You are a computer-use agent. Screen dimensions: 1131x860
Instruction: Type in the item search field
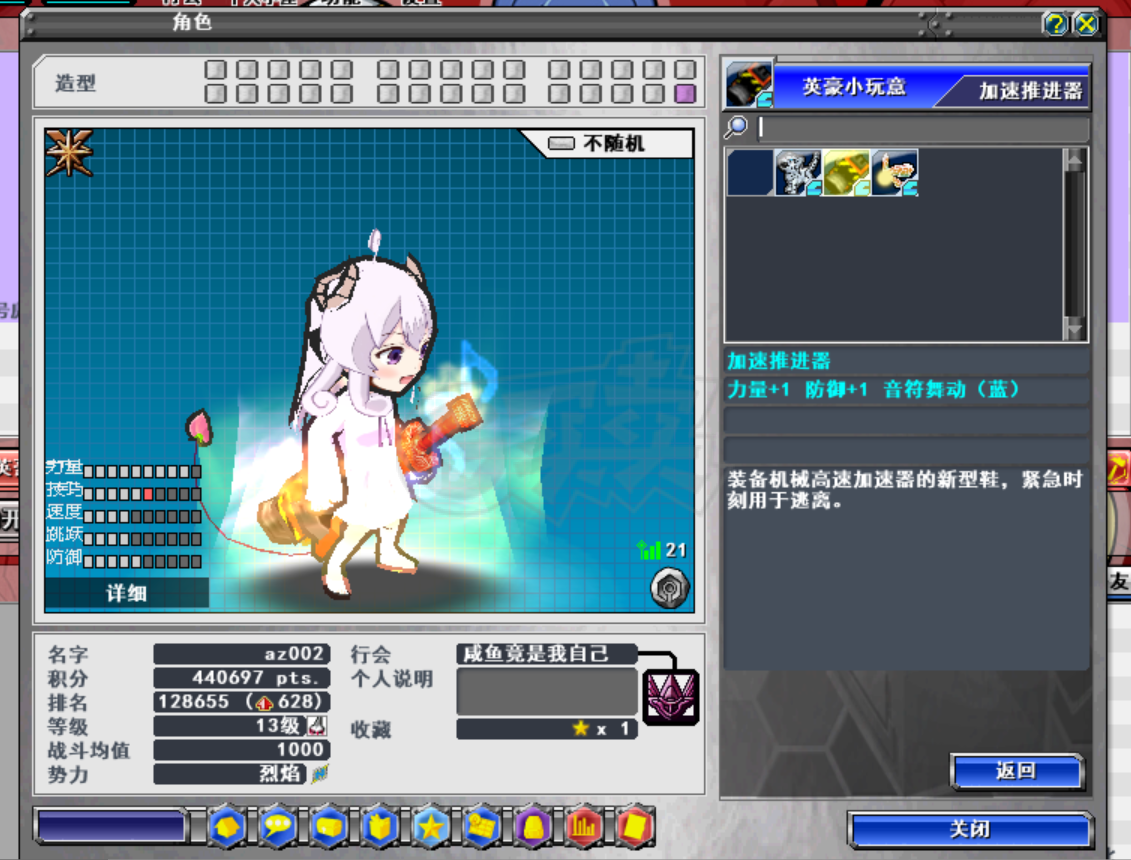pyautogui.click(x=920, y=127)
